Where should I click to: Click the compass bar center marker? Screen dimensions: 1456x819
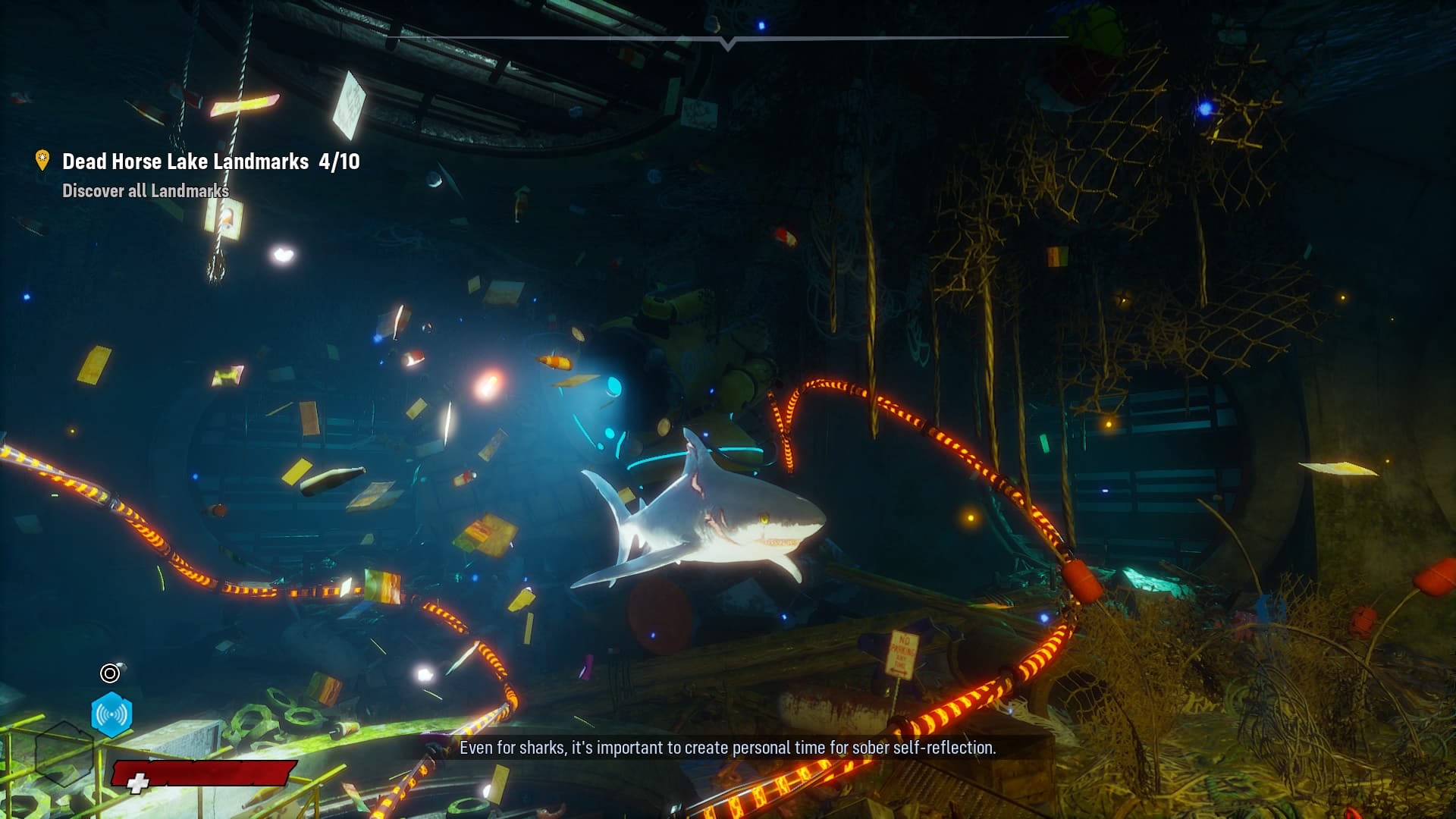pyautogui.click(x=728, y=43)
